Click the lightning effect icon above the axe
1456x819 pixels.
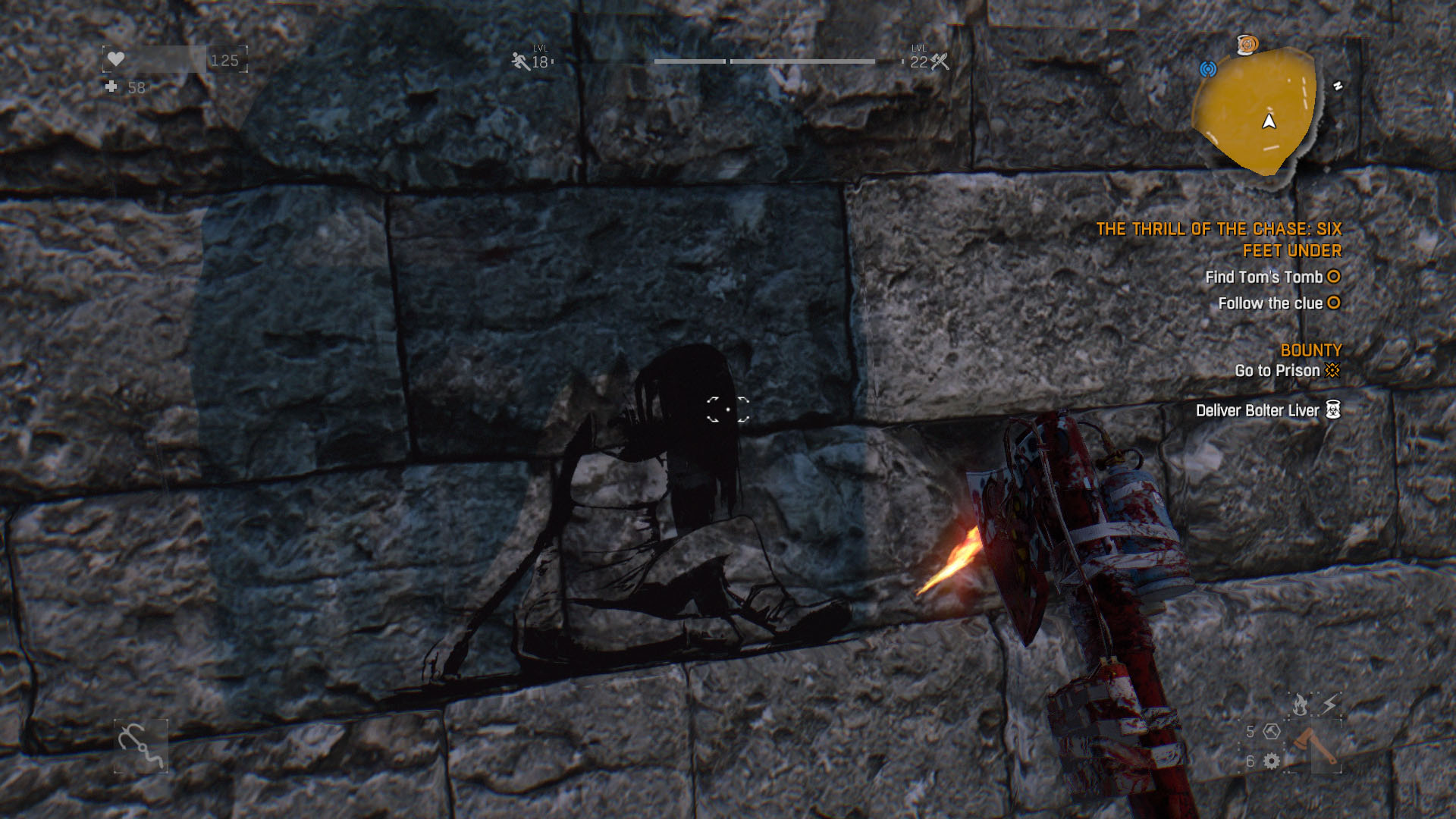click(1329, 705)
